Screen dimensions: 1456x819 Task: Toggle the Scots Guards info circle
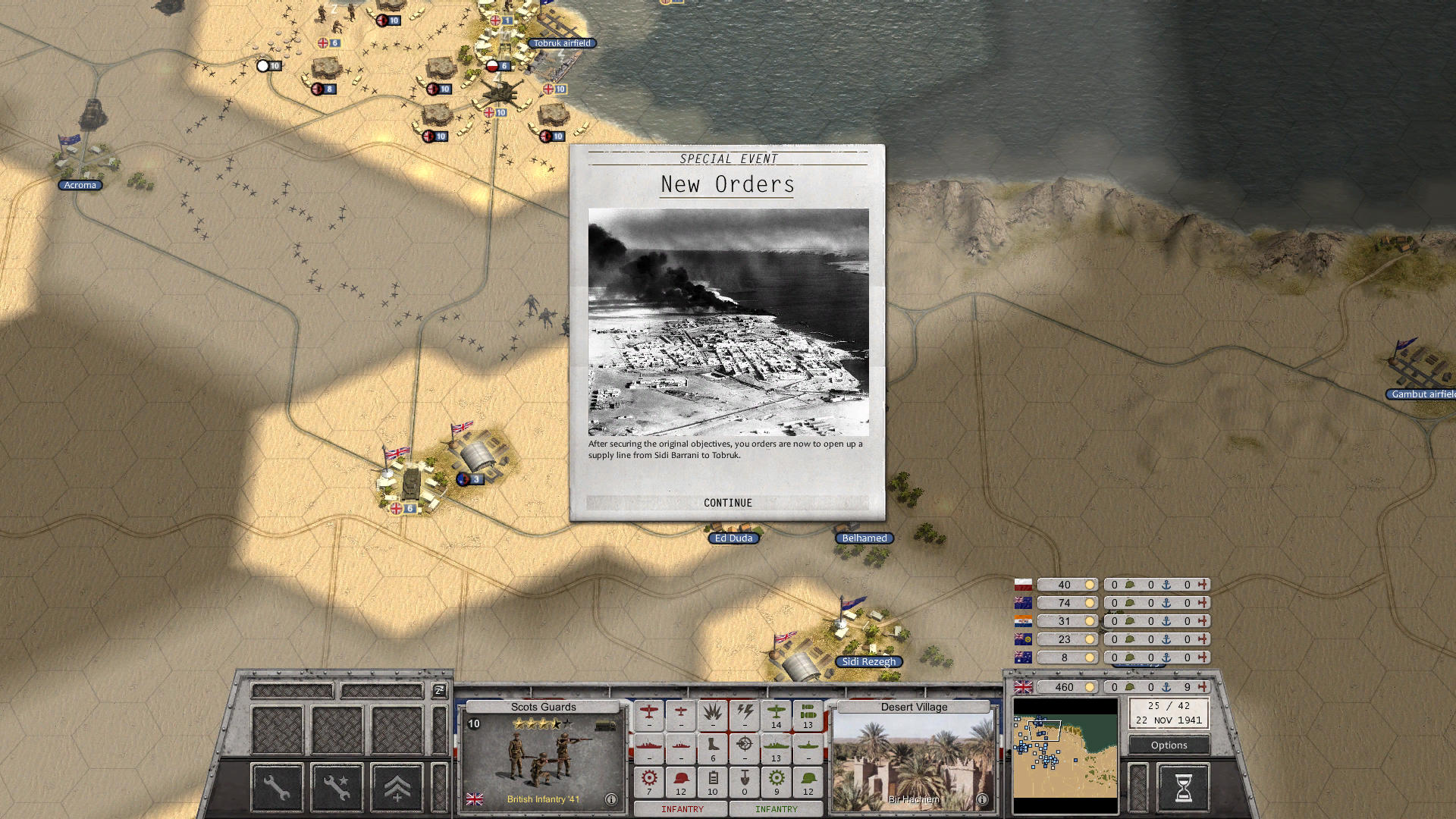pos(610,798)
